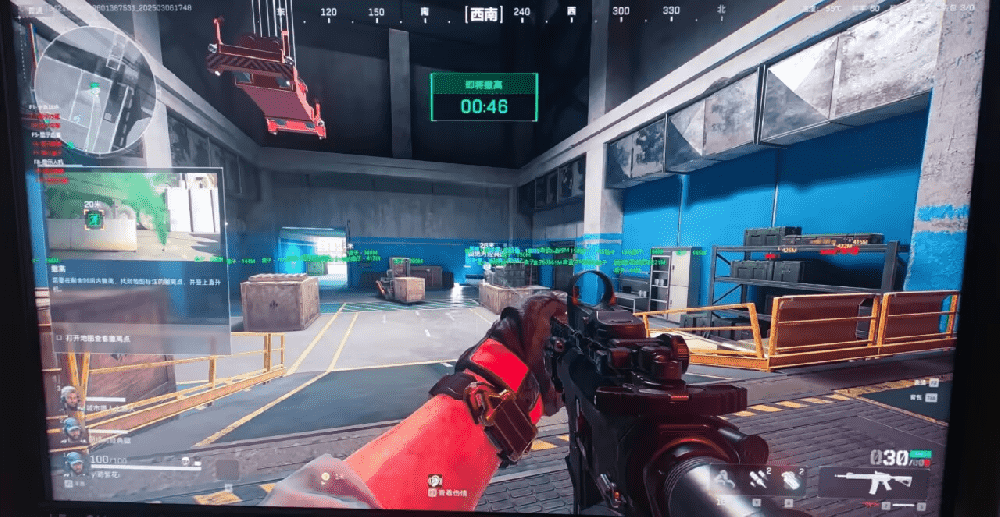This screenshot has width=1000, height=517.
Task: Select the middle squad member portrait
Action: (72, 431)
